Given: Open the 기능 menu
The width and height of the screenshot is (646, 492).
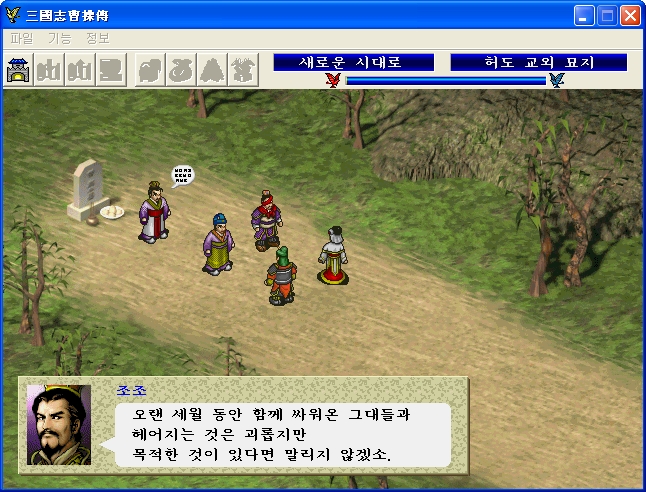Looking at the screenshot, I should pyautogui.click(x=59, y=38).
